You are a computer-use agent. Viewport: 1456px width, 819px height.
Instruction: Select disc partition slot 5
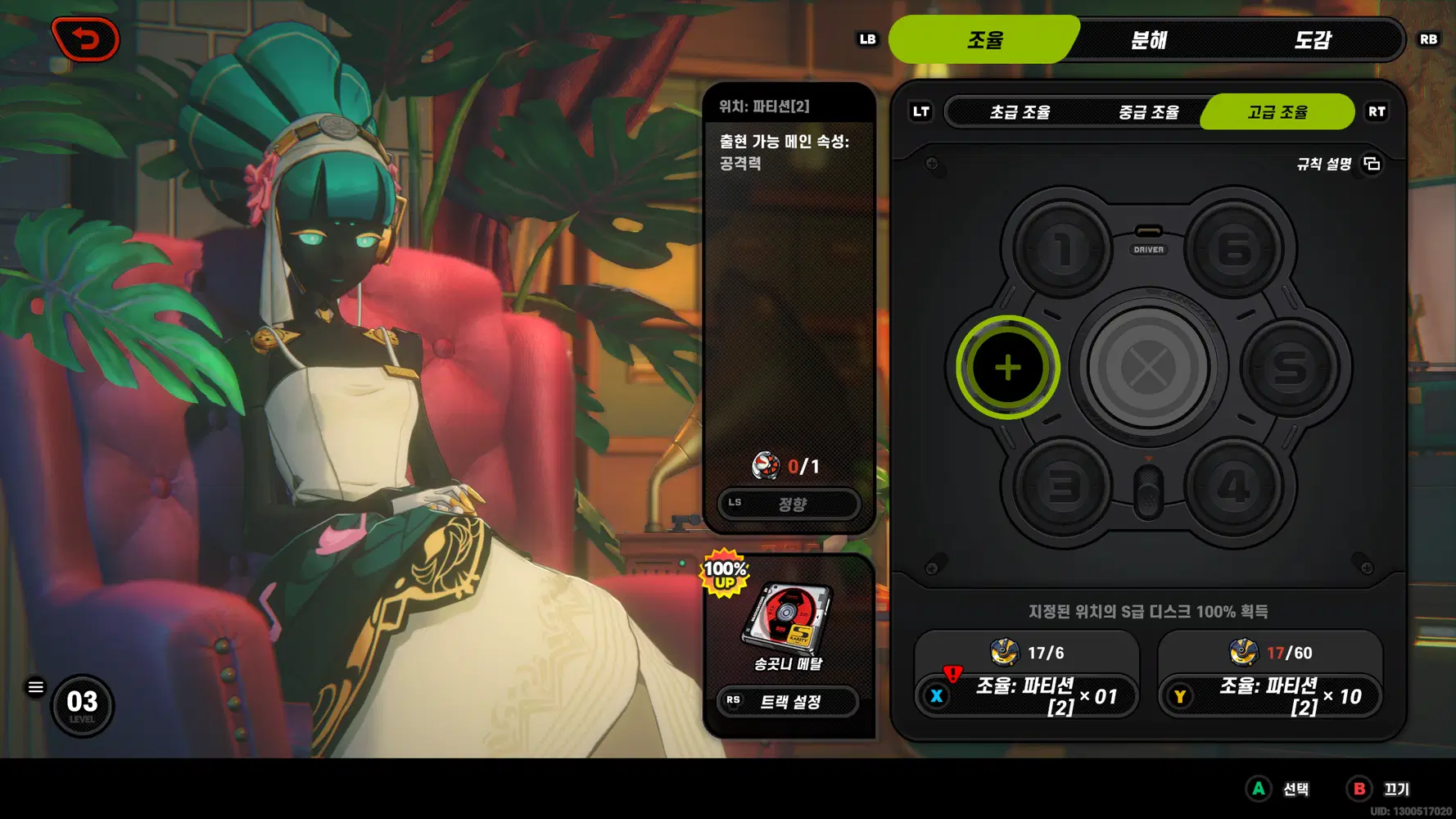1290,368
